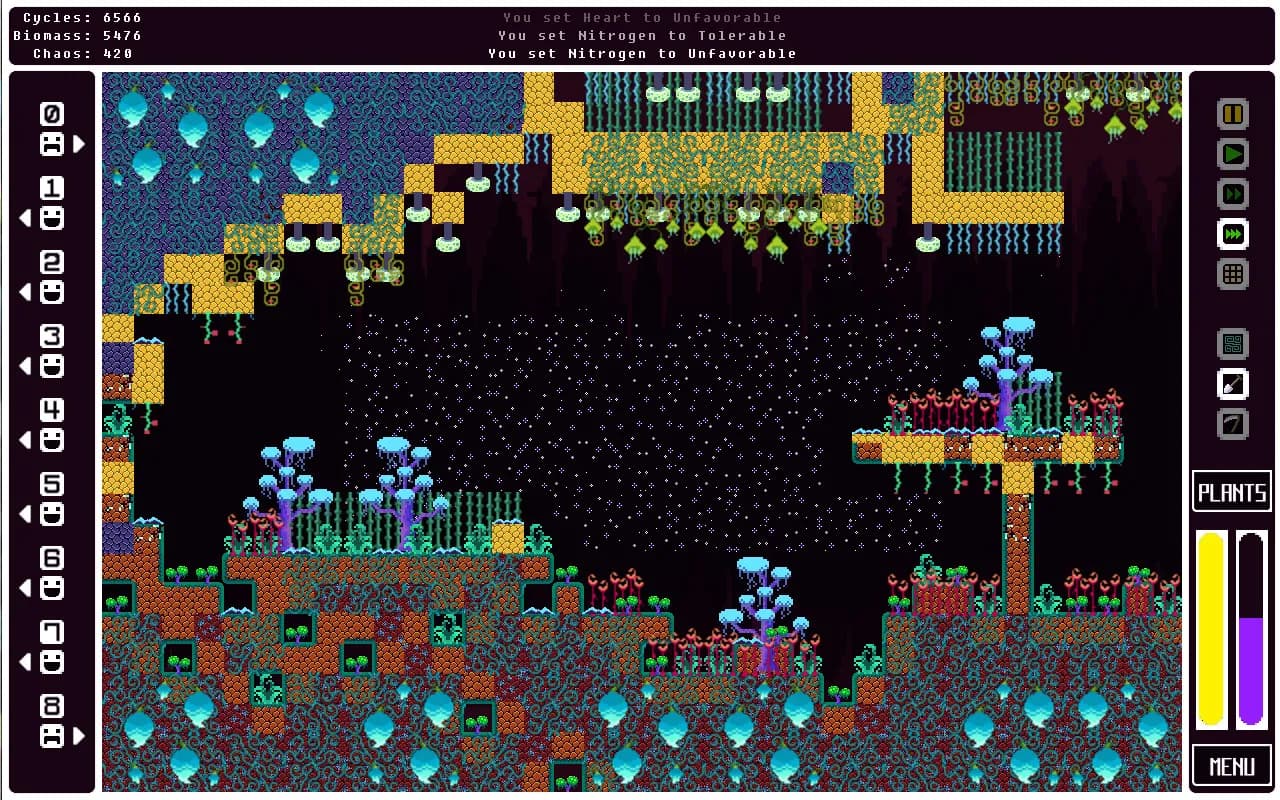Choose level 5 smiley face
The width and height of the screenshot is (1280, 800).
pos(52,514)
